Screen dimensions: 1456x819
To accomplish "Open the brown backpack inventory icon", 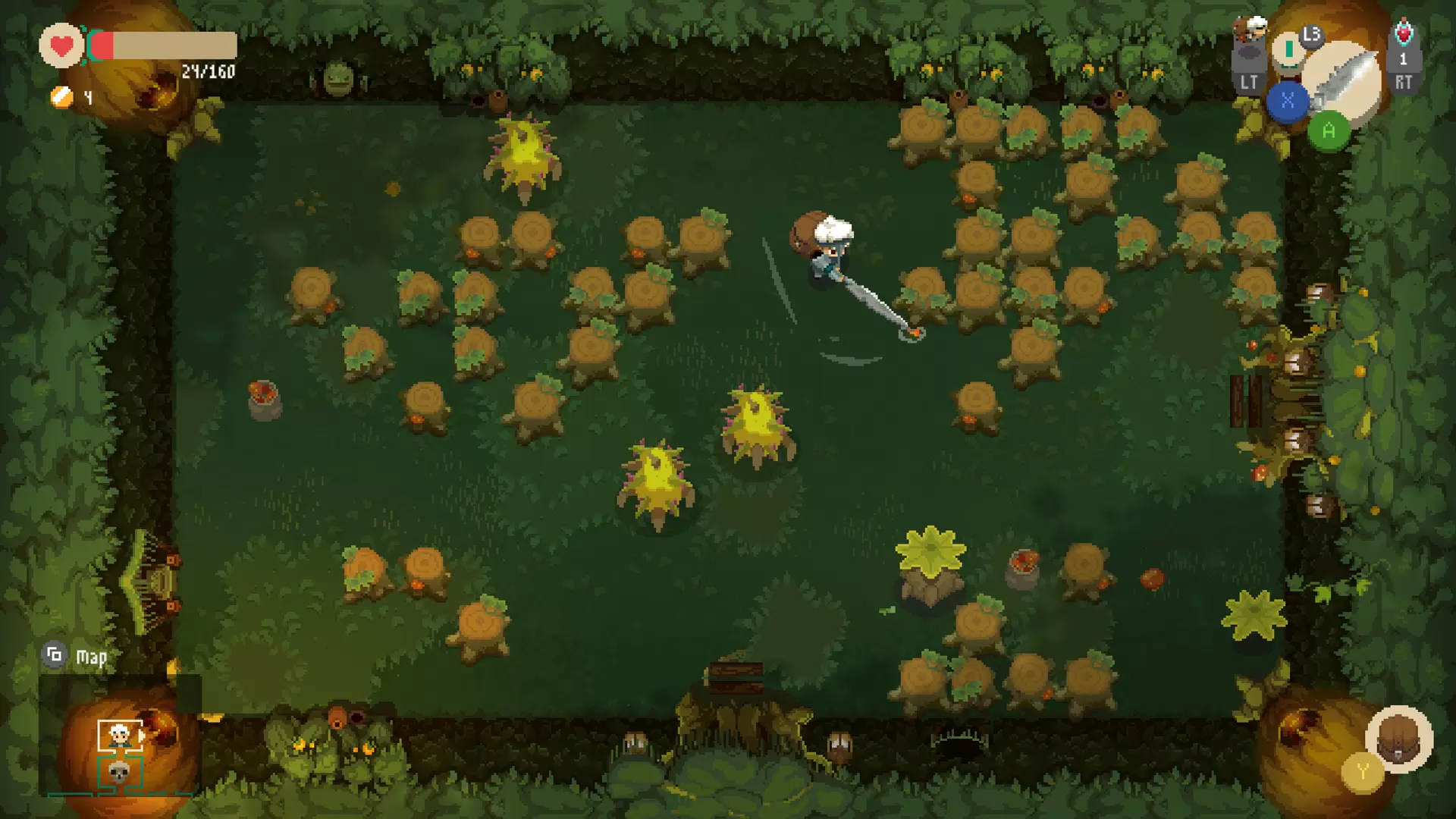I will pos(1399,738).
